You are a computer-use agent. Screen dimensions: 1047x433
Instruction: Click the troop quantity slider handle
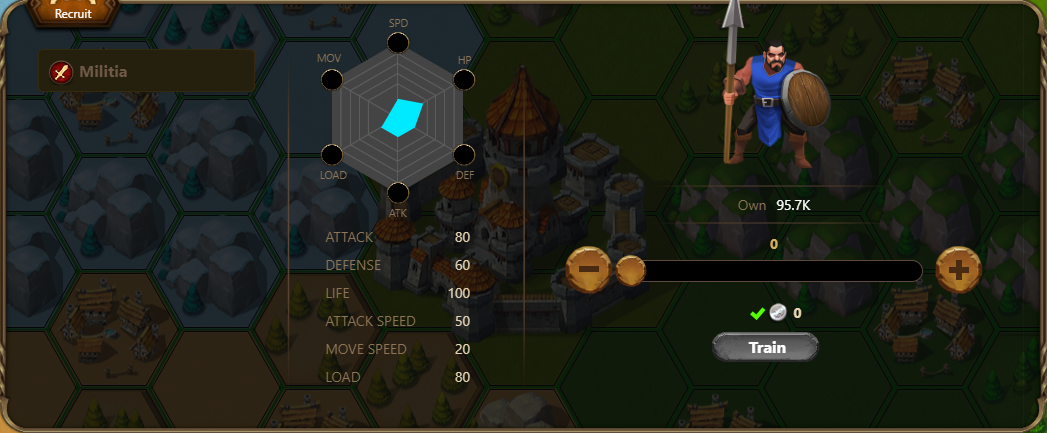(x=630, y=270)
